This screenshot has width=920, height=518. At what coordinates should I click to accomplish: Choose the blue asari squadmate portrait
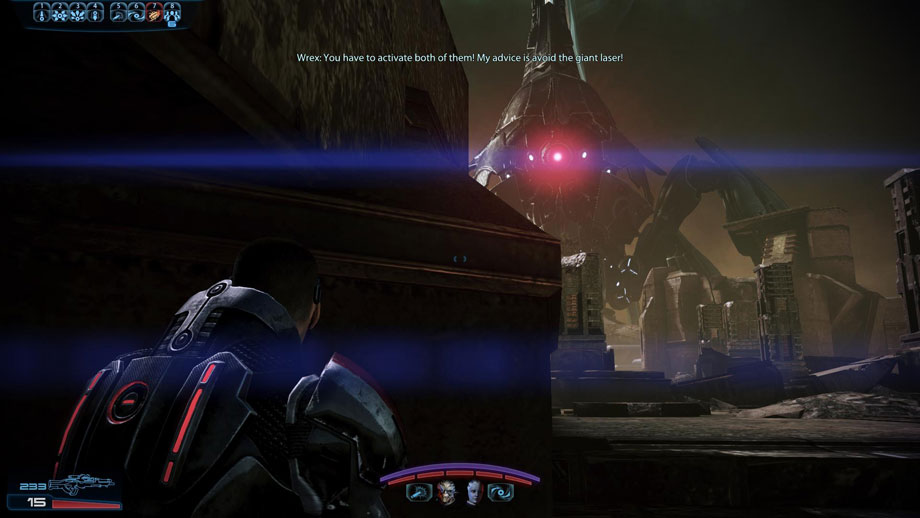(x=475, y=491)
